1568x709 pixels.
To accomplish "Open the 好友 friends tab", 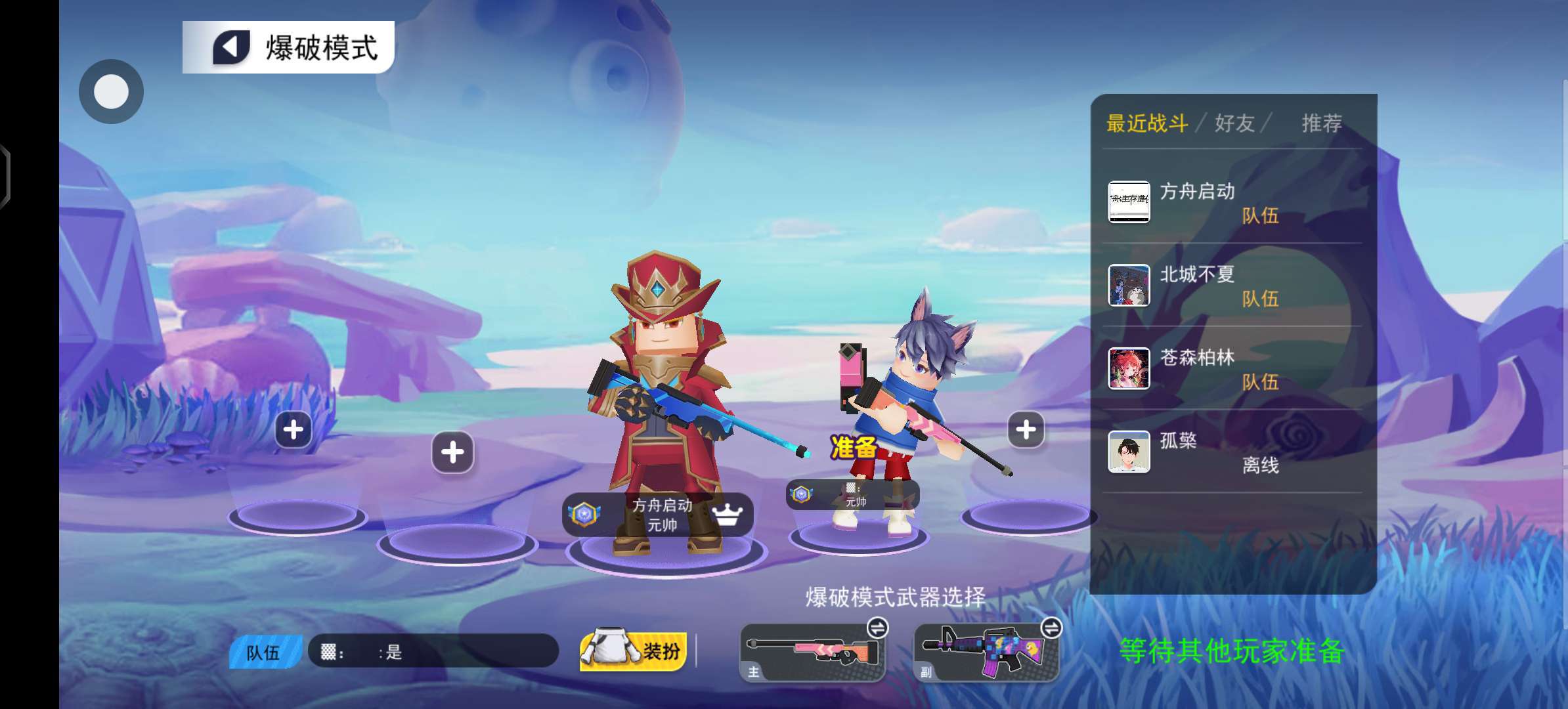I will pos(1234,123).
